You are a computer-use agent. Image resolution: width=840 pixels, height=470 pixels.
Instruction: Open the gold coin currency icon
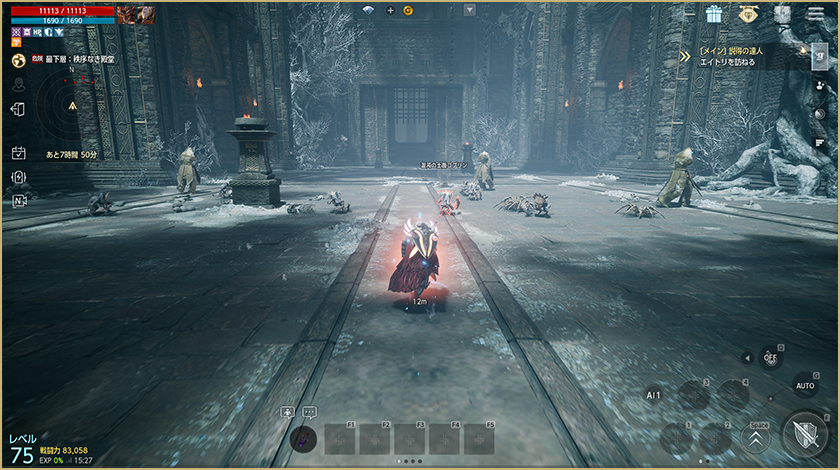(408, 10)
